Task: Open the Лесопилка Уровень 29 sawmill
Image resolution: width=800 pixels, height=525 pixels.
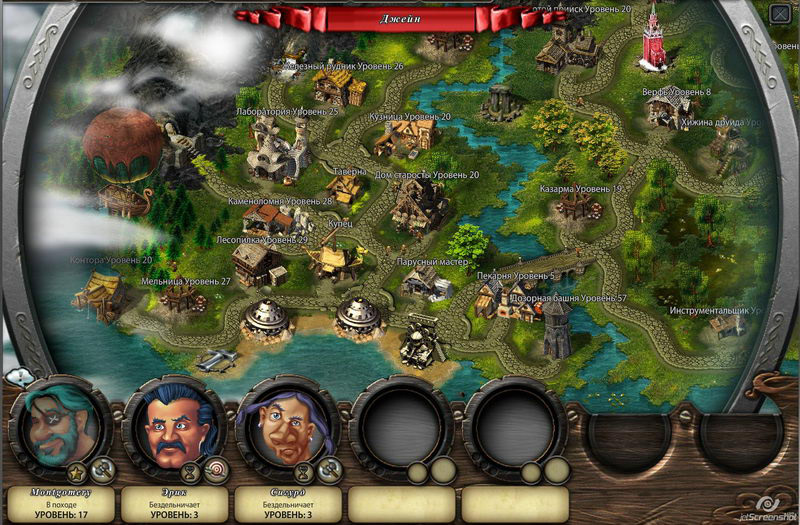Action: pyautogui.click(x=256, y=262)
